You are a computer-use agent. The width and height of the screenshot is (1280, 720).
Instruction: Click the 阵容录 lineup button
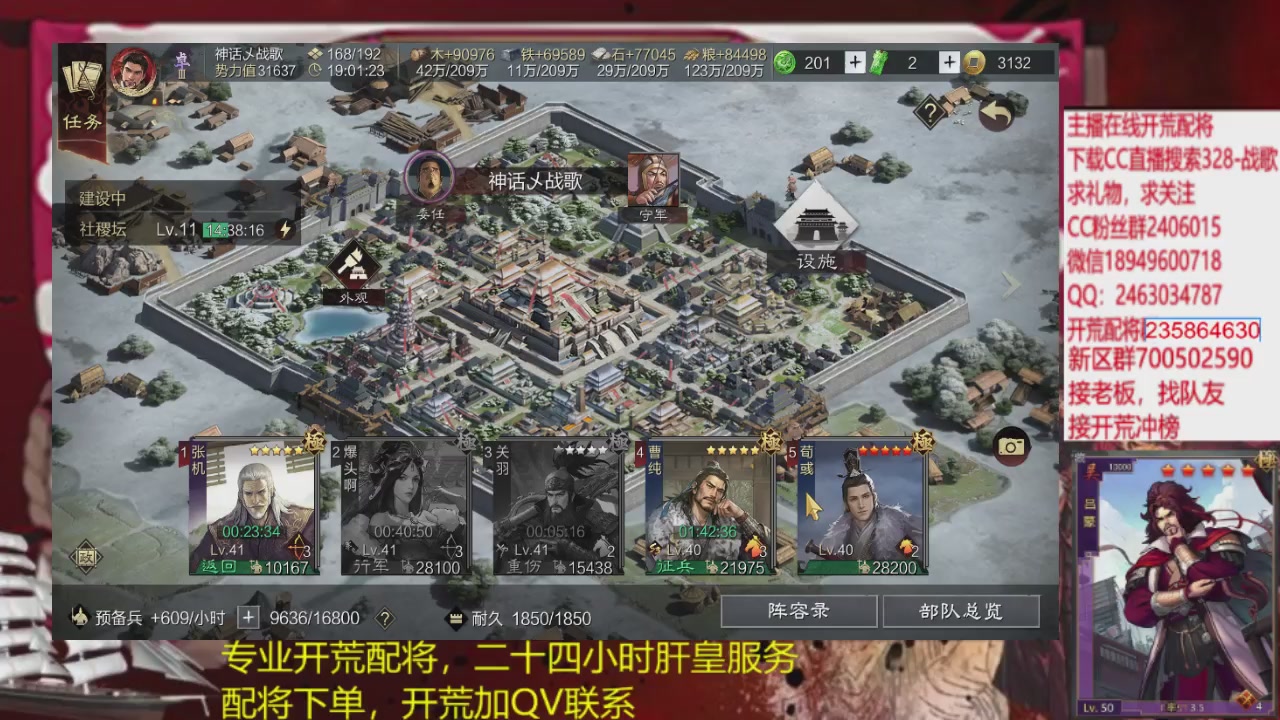click(797, 611)
